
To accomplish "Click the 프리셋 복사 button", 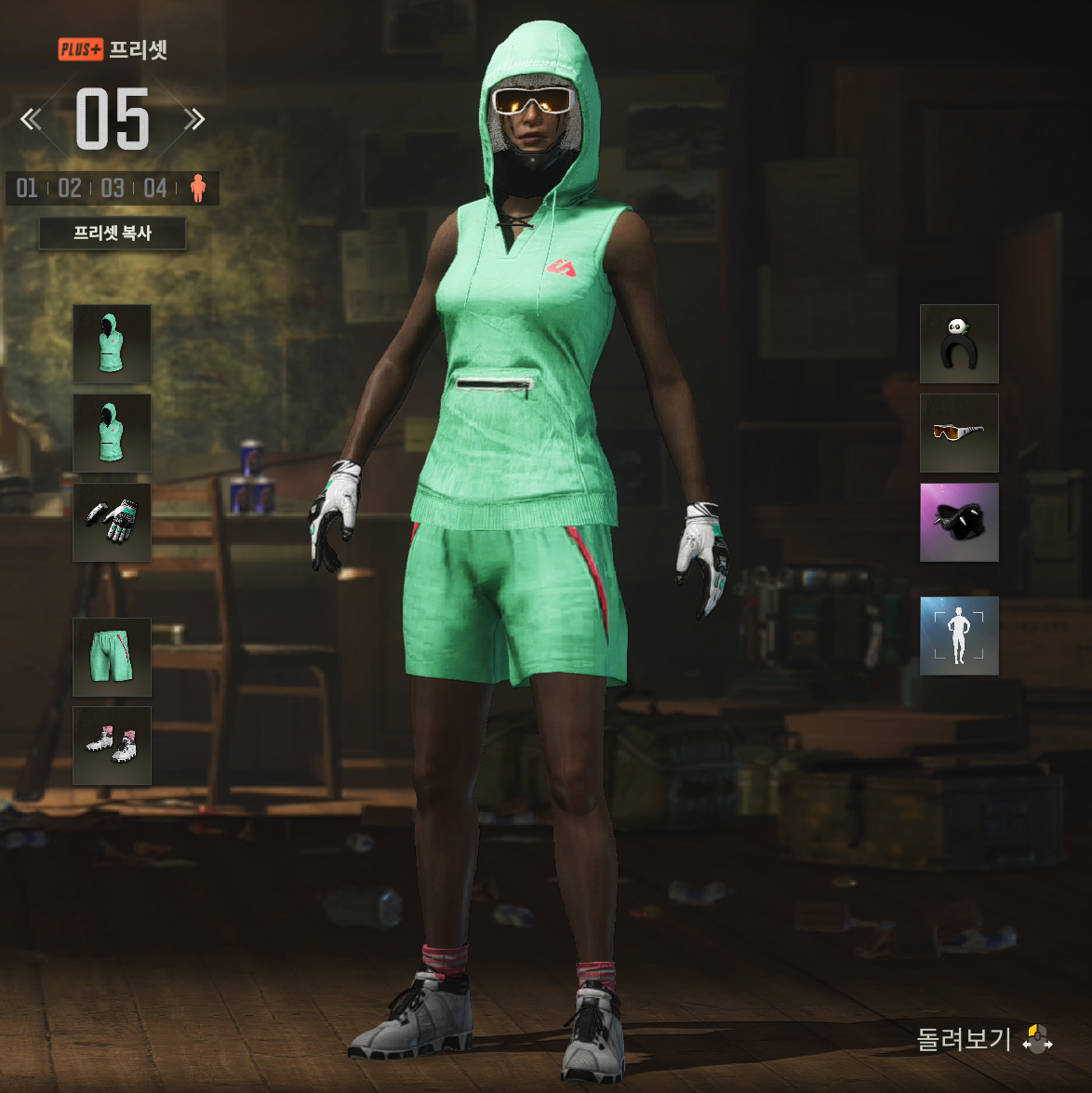I will (112, 233).
